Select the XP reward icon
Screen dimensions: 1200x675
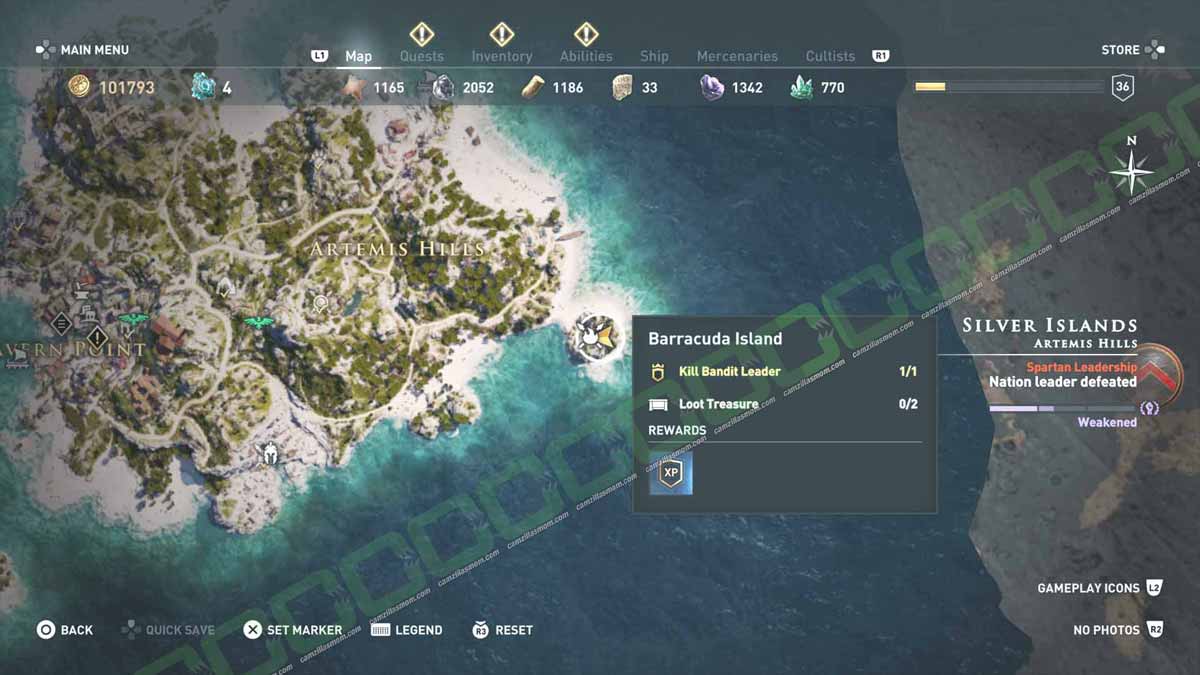click(x=670, y=473)
